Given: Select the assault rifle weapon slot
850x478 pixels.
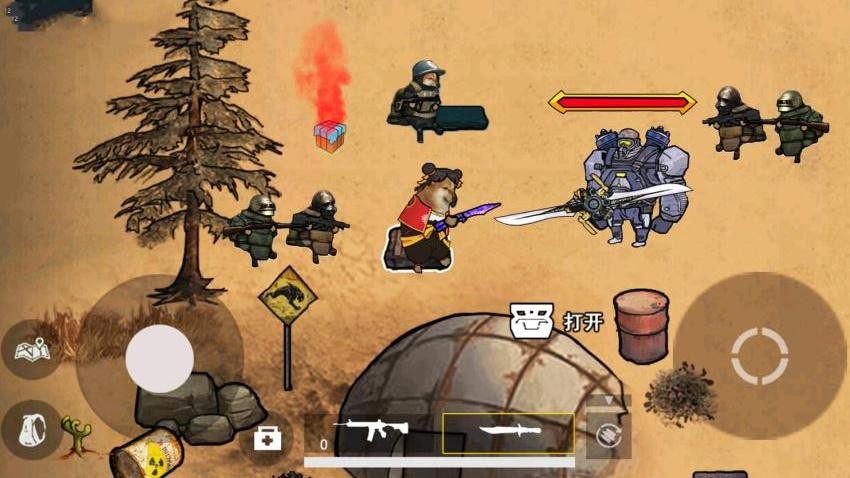Looking at the screenshot, I should tap(371, 432).
